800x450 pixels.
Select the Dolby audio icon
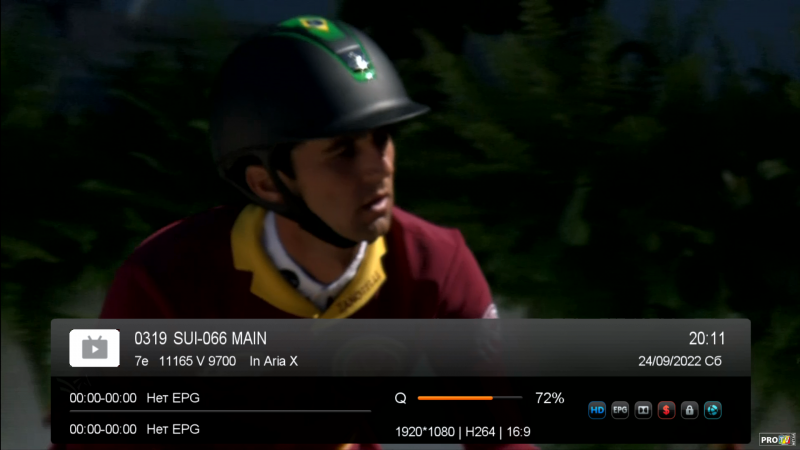(643, 410)
